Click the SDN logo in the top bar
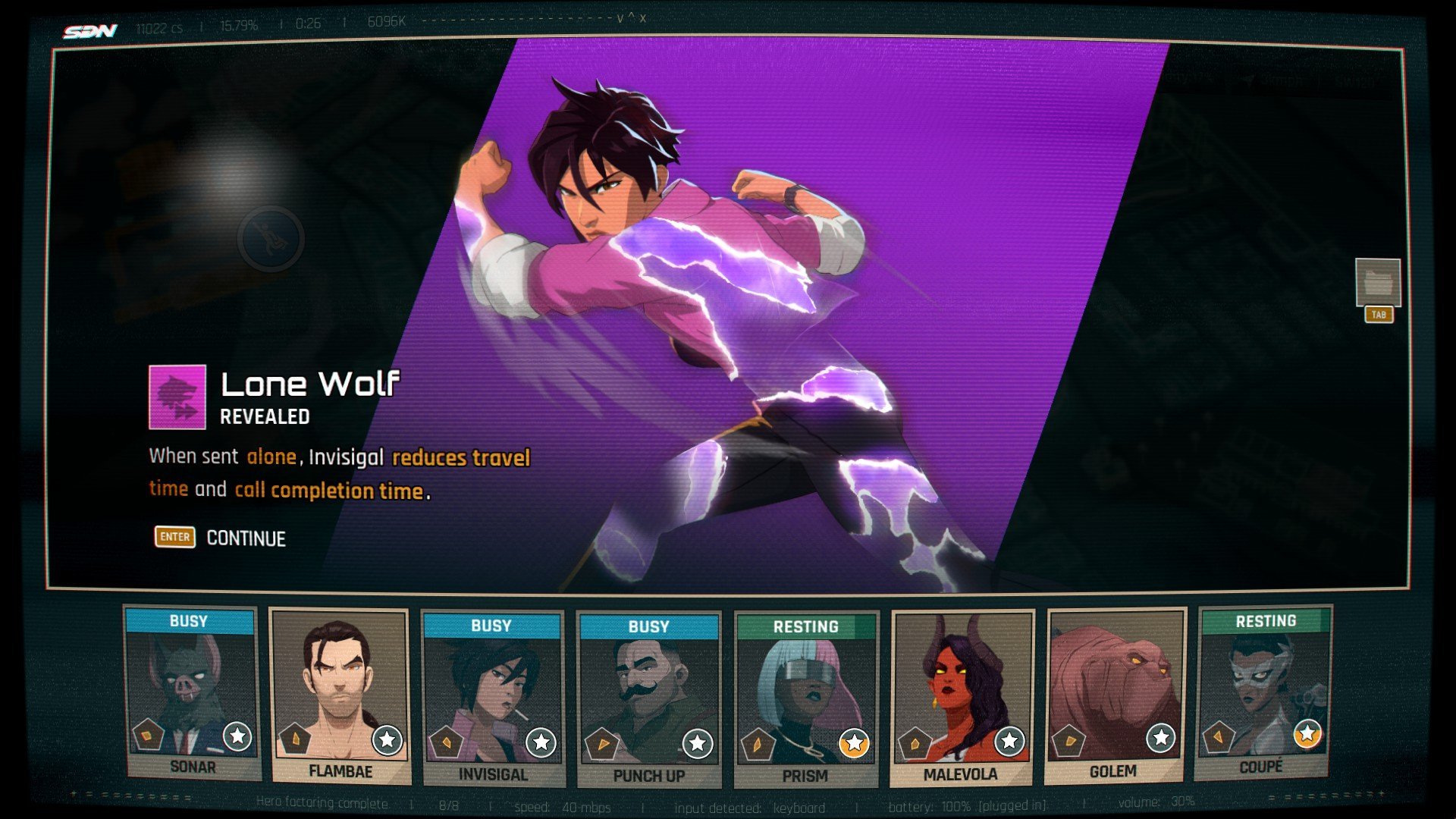Image resolution: width=1456 pixels, height=819 pixels. pyautogui.click(x=90, y=31)
